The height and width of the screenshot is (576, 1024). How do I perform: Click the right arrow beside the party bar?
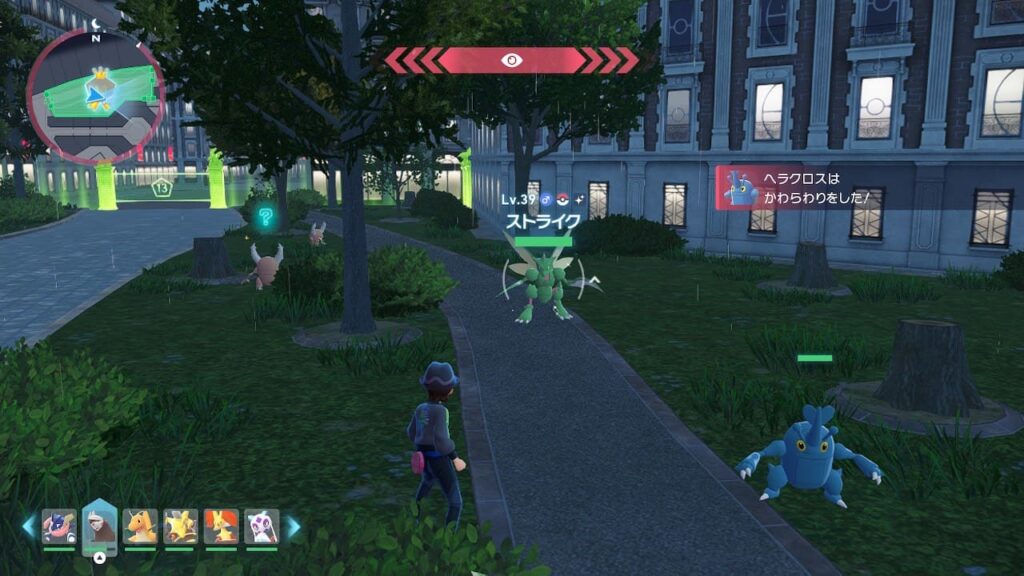tap(294, 526)
